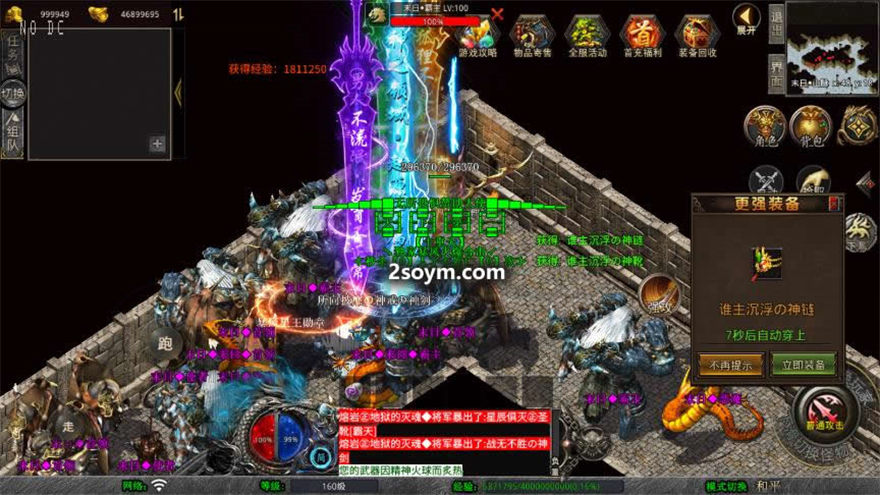
Task: Switch to the 组队 team tab
Action: click(x=12, y=138)
